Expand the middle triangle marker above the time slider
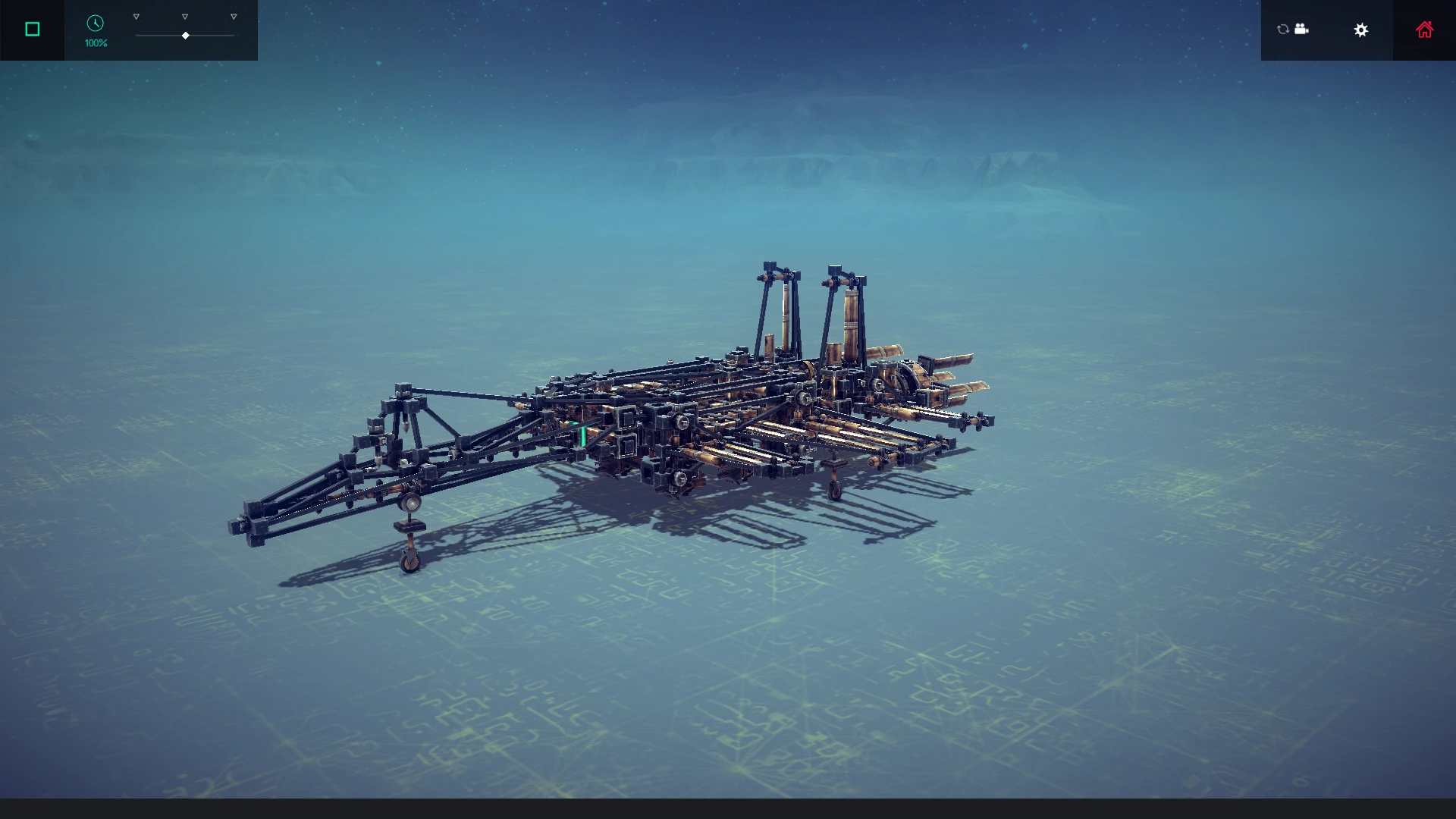1456x819 pixels. pos(184,15)
